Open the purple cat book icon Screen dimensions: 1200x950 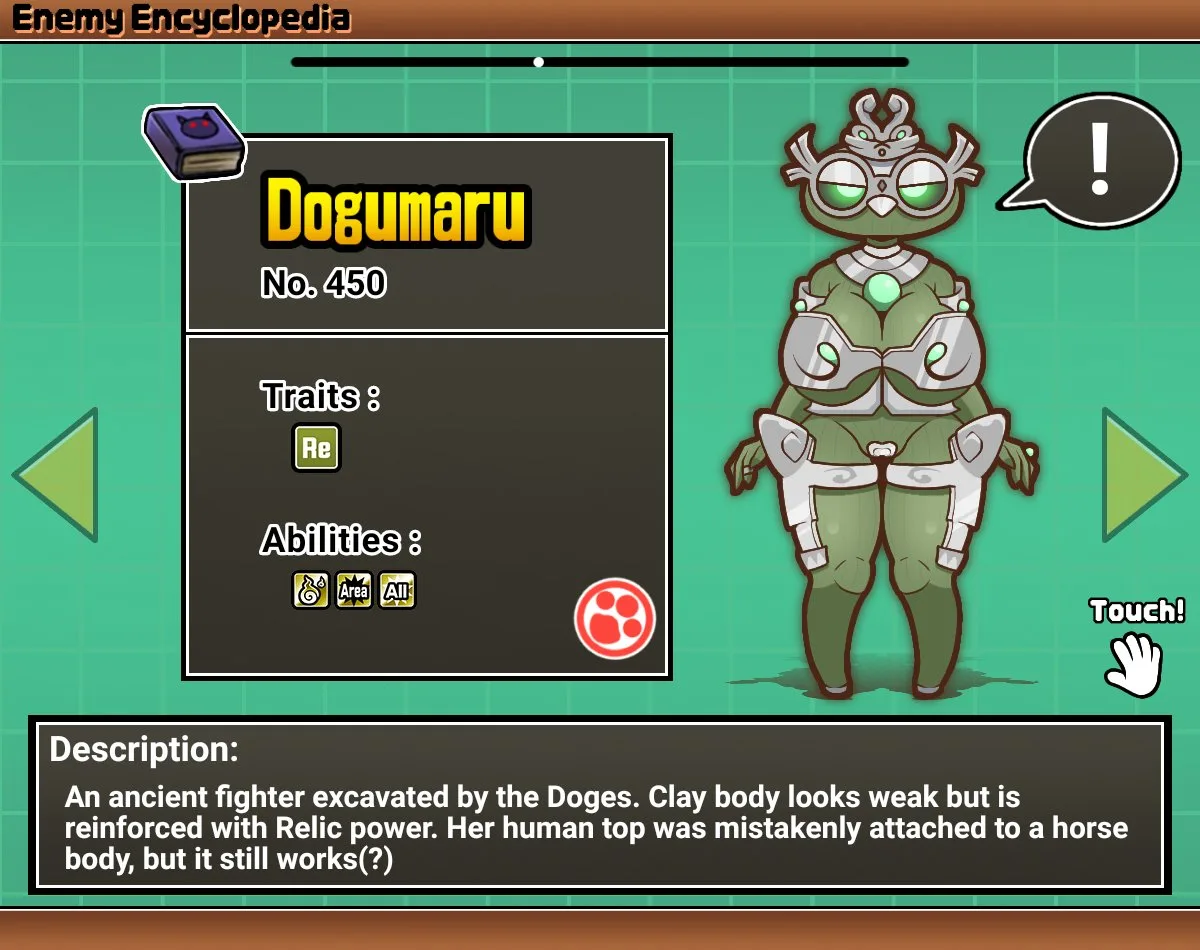[x=194, y=143]
